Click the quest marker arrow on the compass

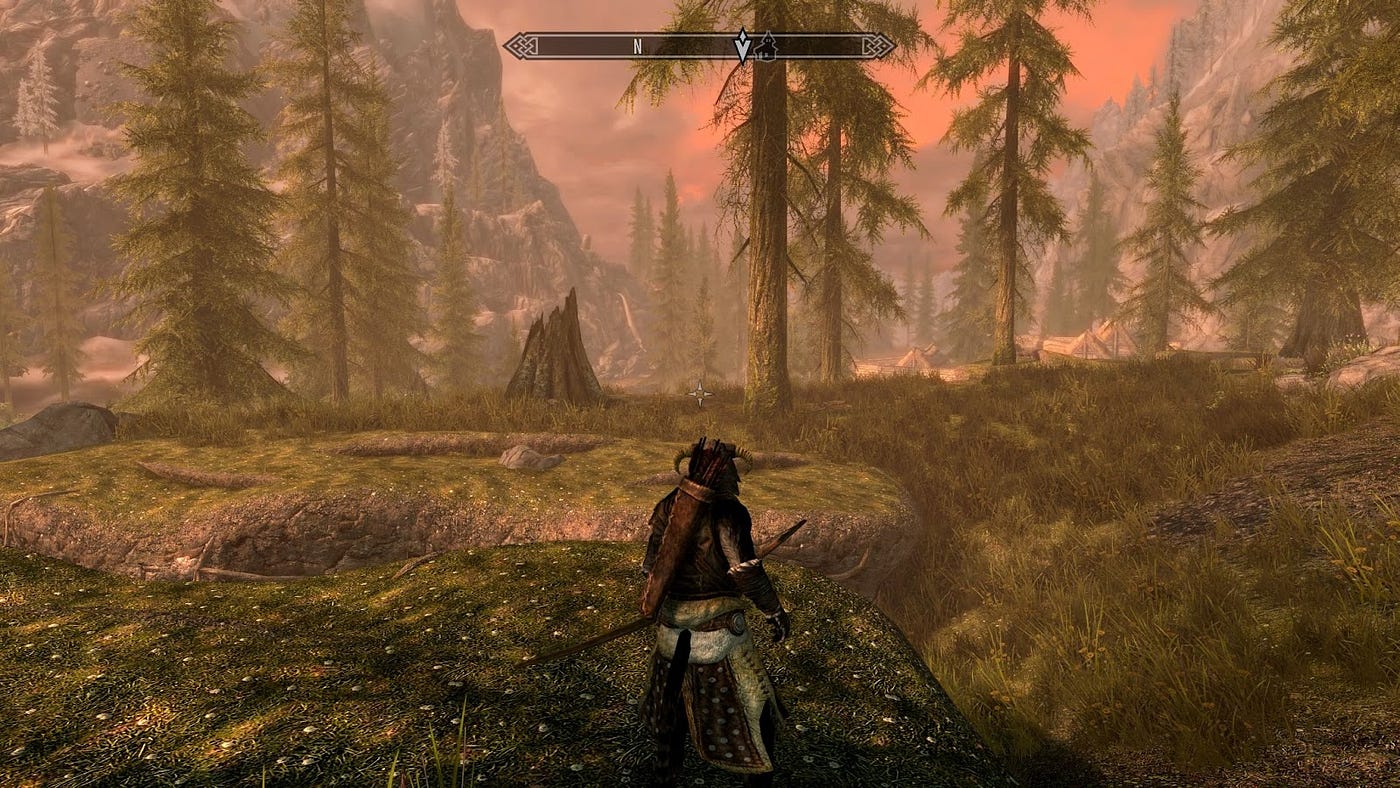click(x=742, y=46)
